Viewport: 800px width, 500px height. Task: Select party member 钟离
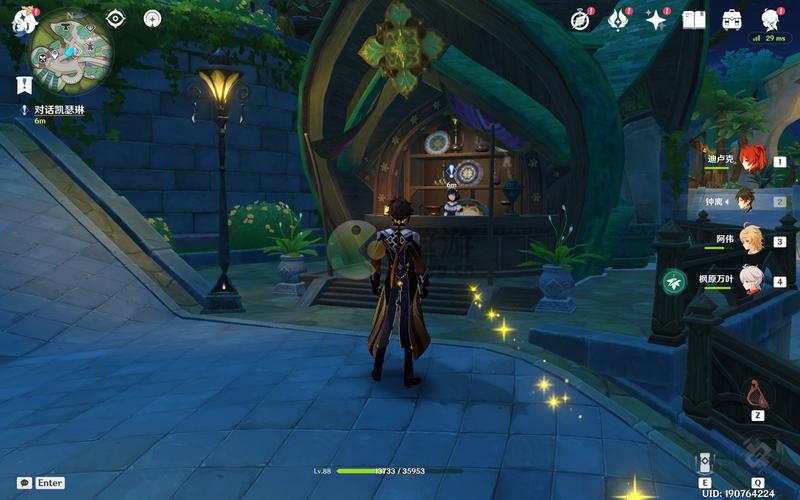coord(745,200)
